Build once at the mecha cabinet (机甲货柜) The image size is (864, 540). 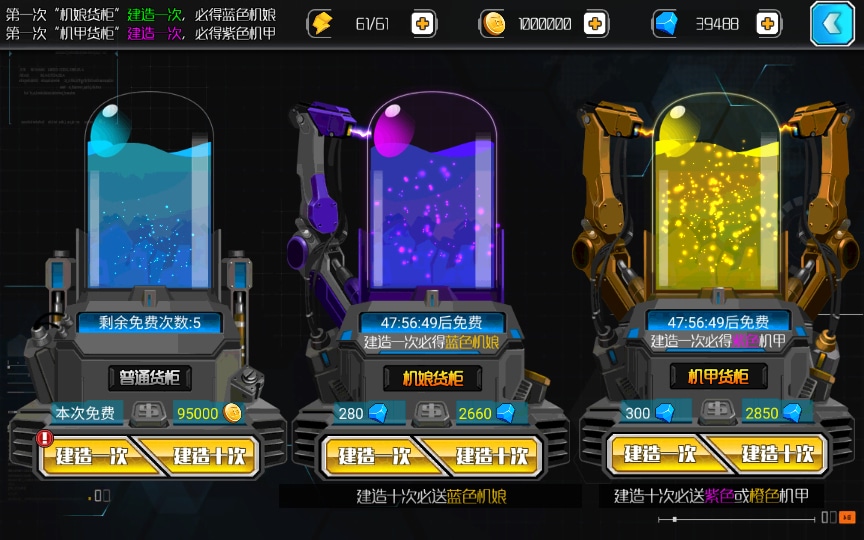point(659,455)
